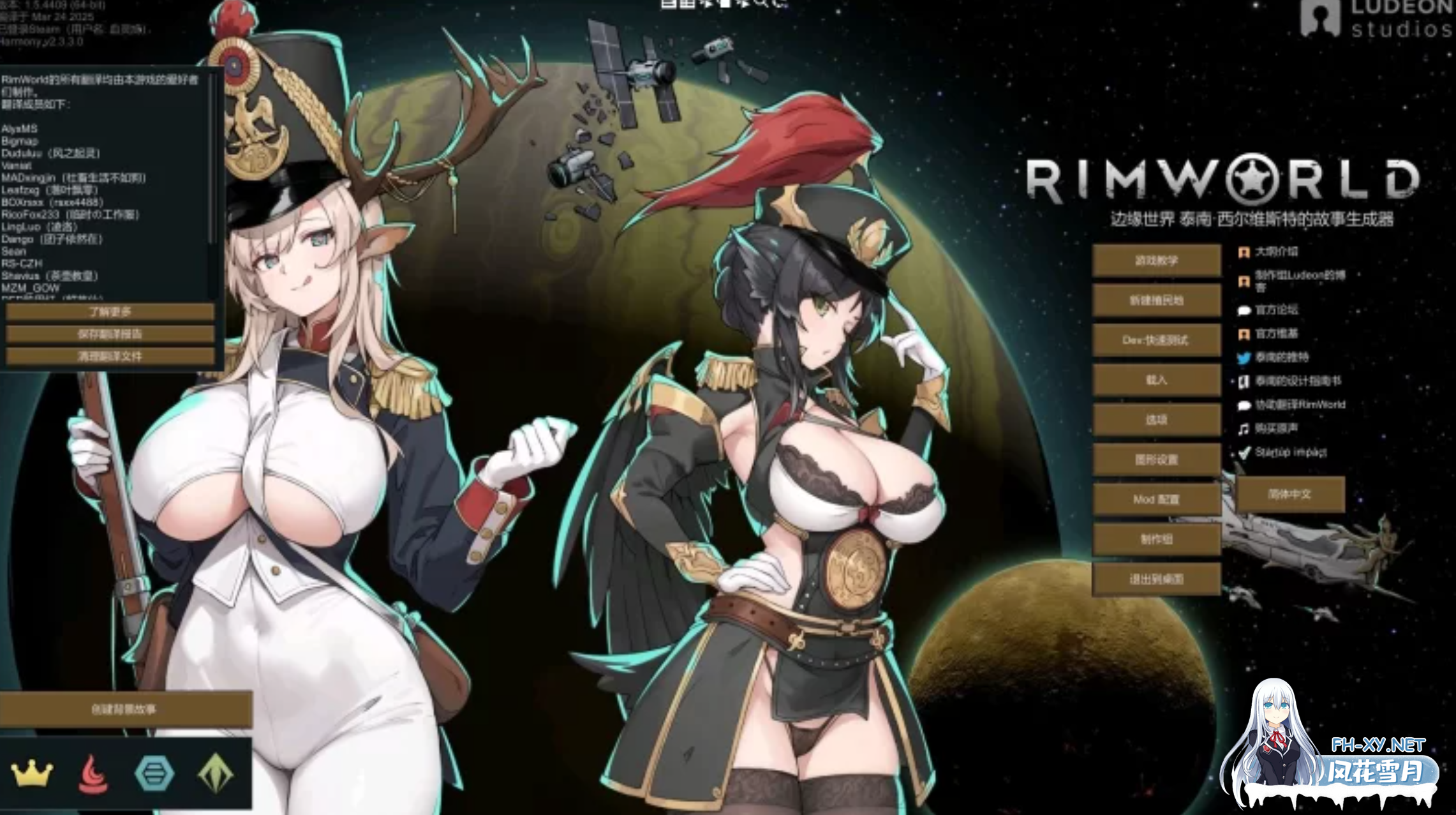Click the 了解更多 button in the translation panel
The height and width of the screenshot is (815, 1456).
click(x=110, y=311)
